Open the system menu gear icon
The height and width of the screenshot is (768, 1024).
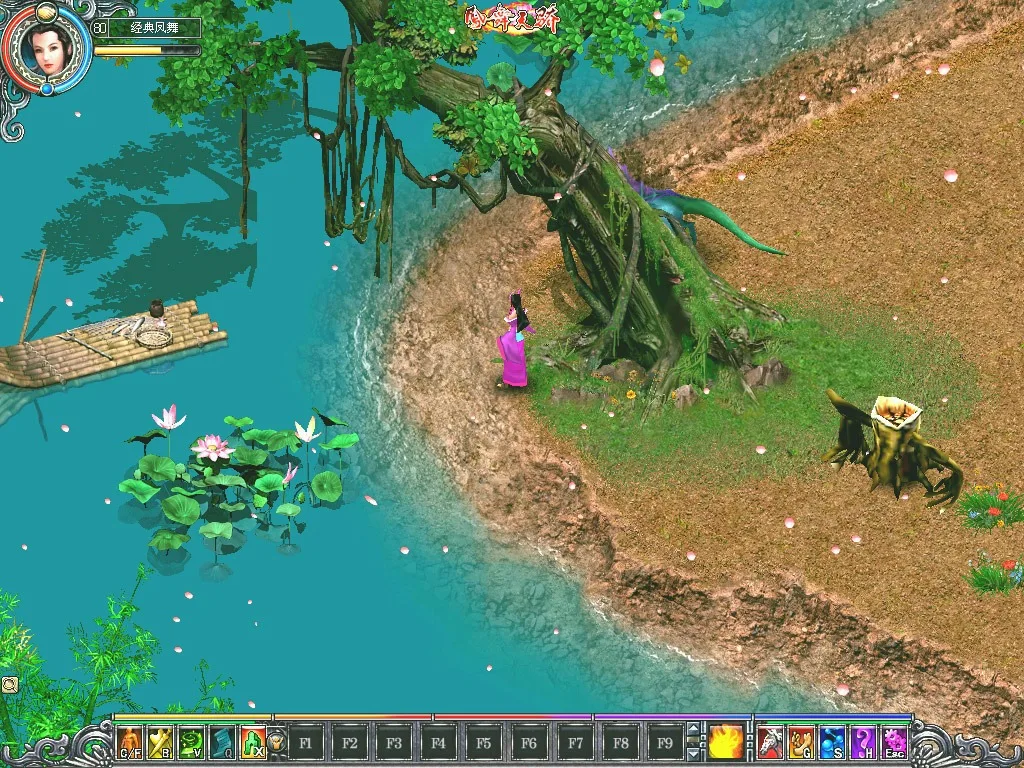(893, 742)
